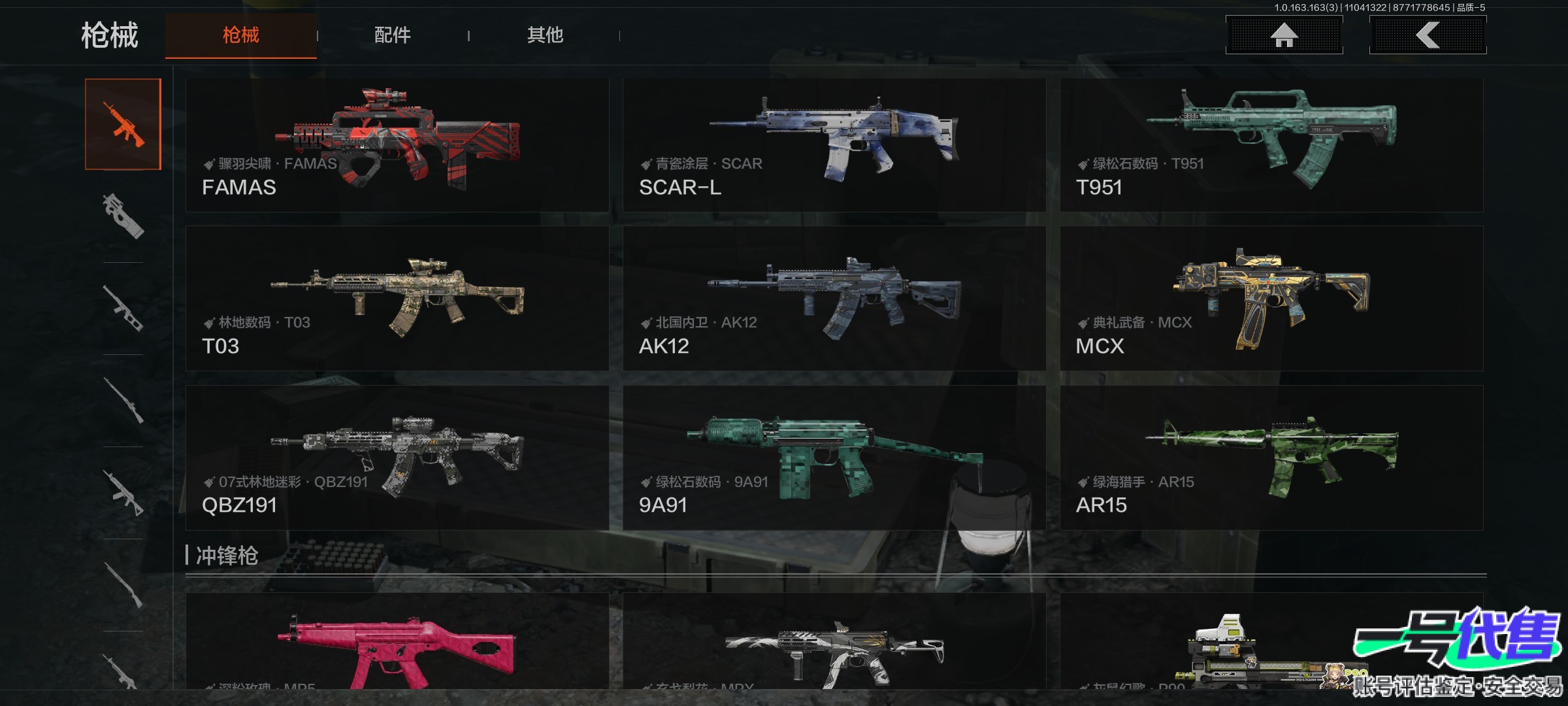Select the green AR15 weapon card
Screen dimensions: 1568x706
(1271, 458)
